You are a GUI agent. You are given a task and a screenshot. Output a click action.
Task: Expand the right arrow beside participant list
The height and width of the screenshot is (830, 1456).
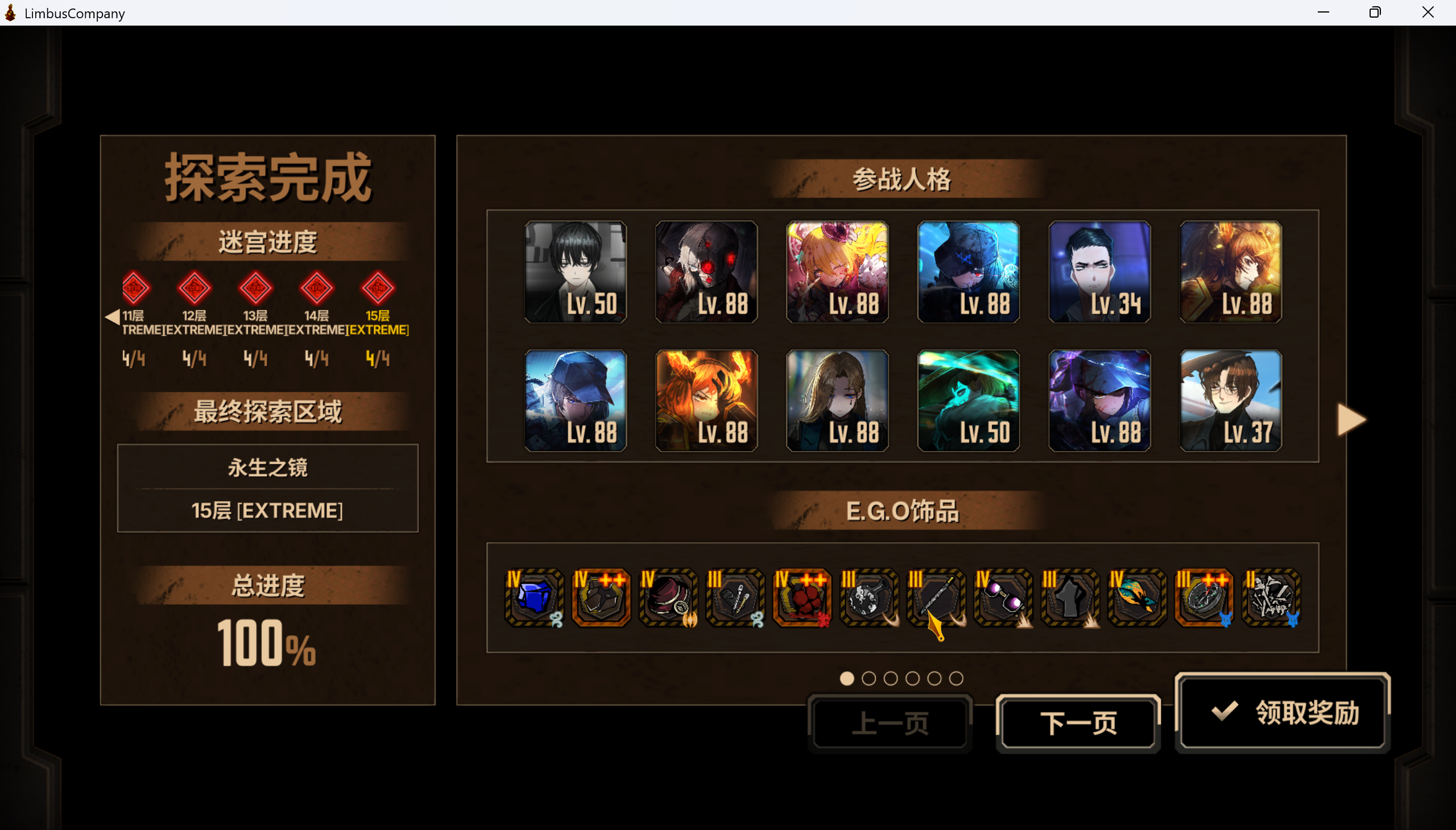[1351, 420]
